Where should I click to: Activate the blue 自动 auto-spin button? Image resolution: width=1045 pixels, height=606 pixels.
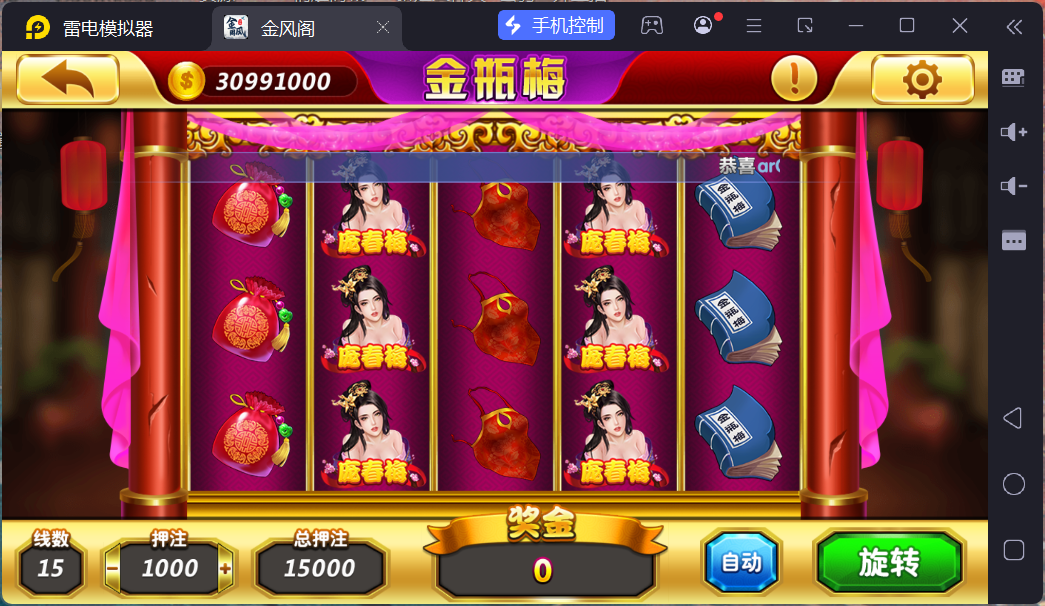coord(741,563)
